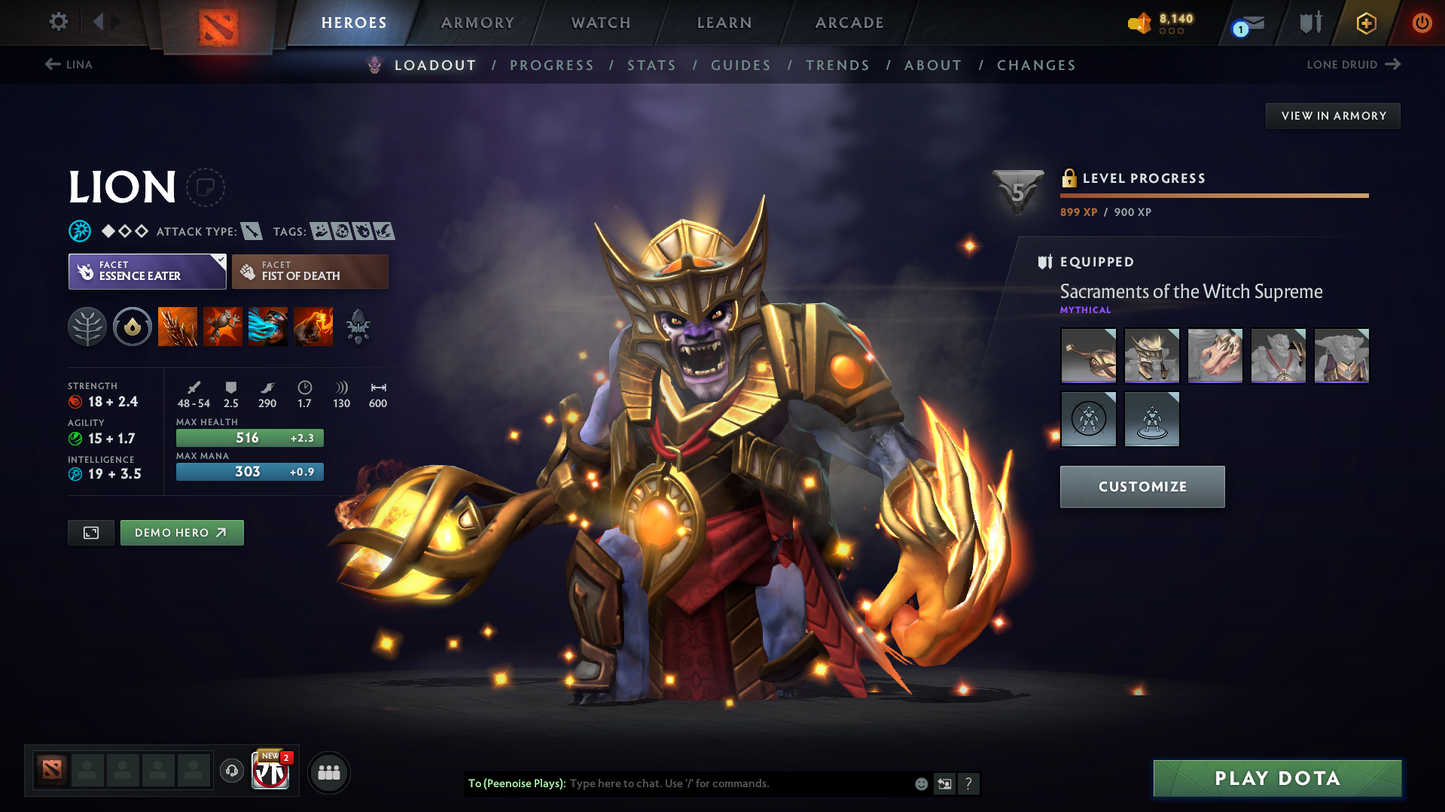Select the Mana Drain ability icon
Screen dimensions: 1445x812
268,327
